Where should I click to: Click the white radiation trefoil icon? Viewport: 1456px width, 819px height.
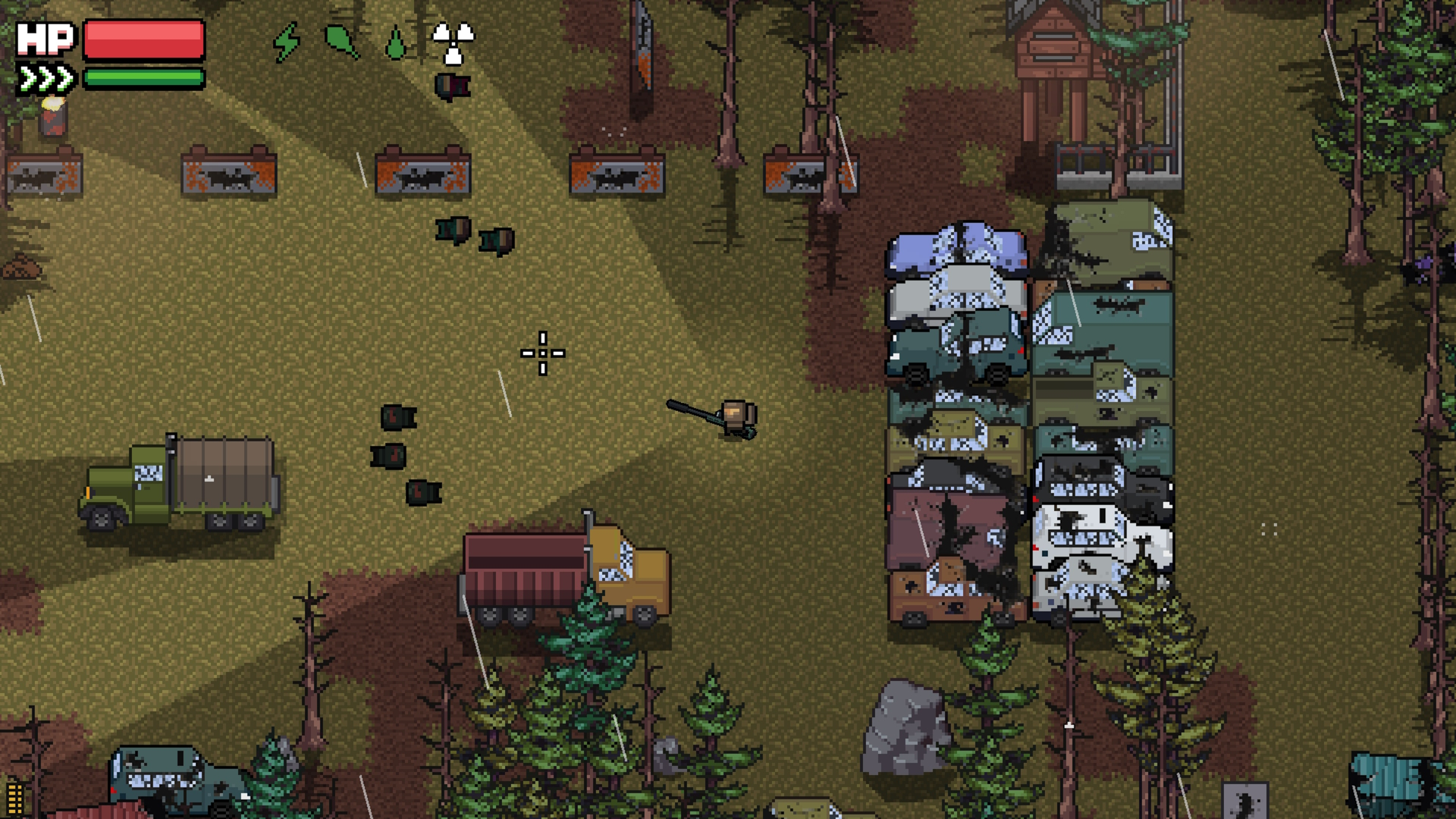point(453,42)
